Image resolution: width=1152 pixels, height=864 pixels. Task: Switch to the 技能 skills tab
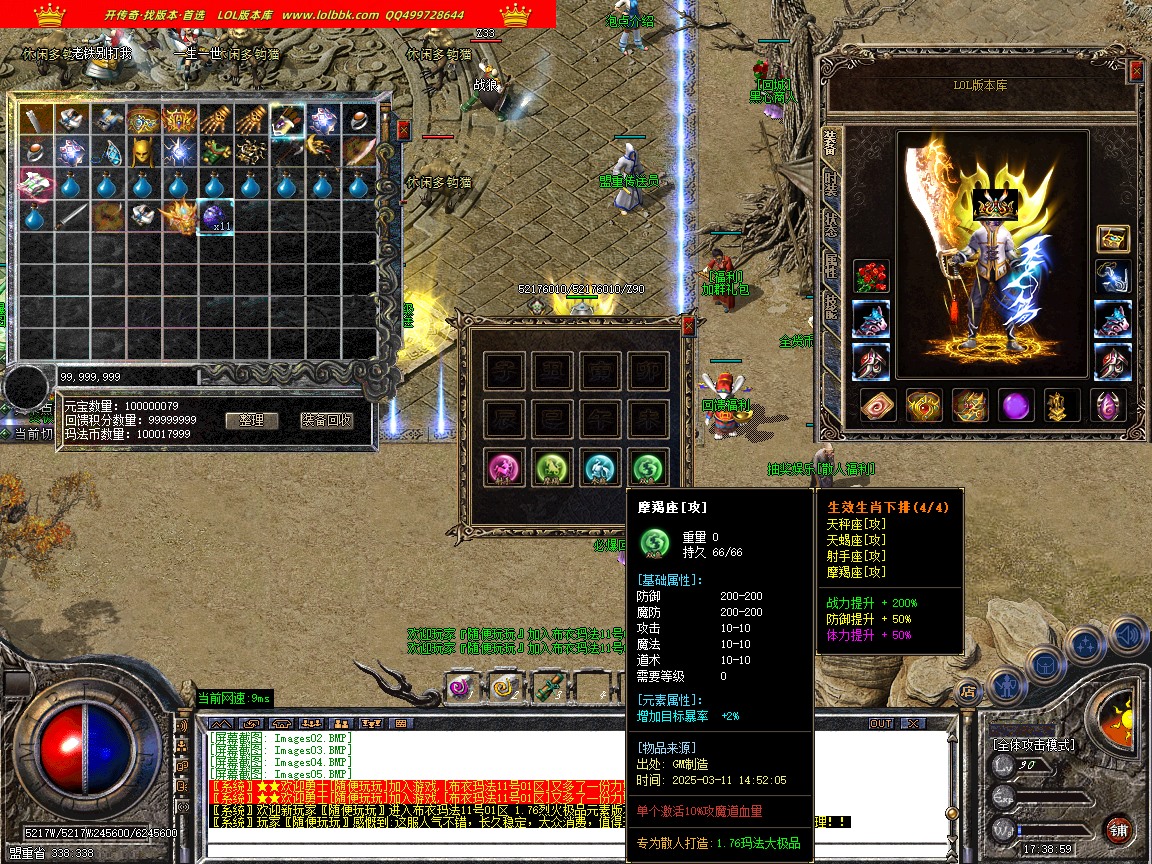tap(830, 307)
